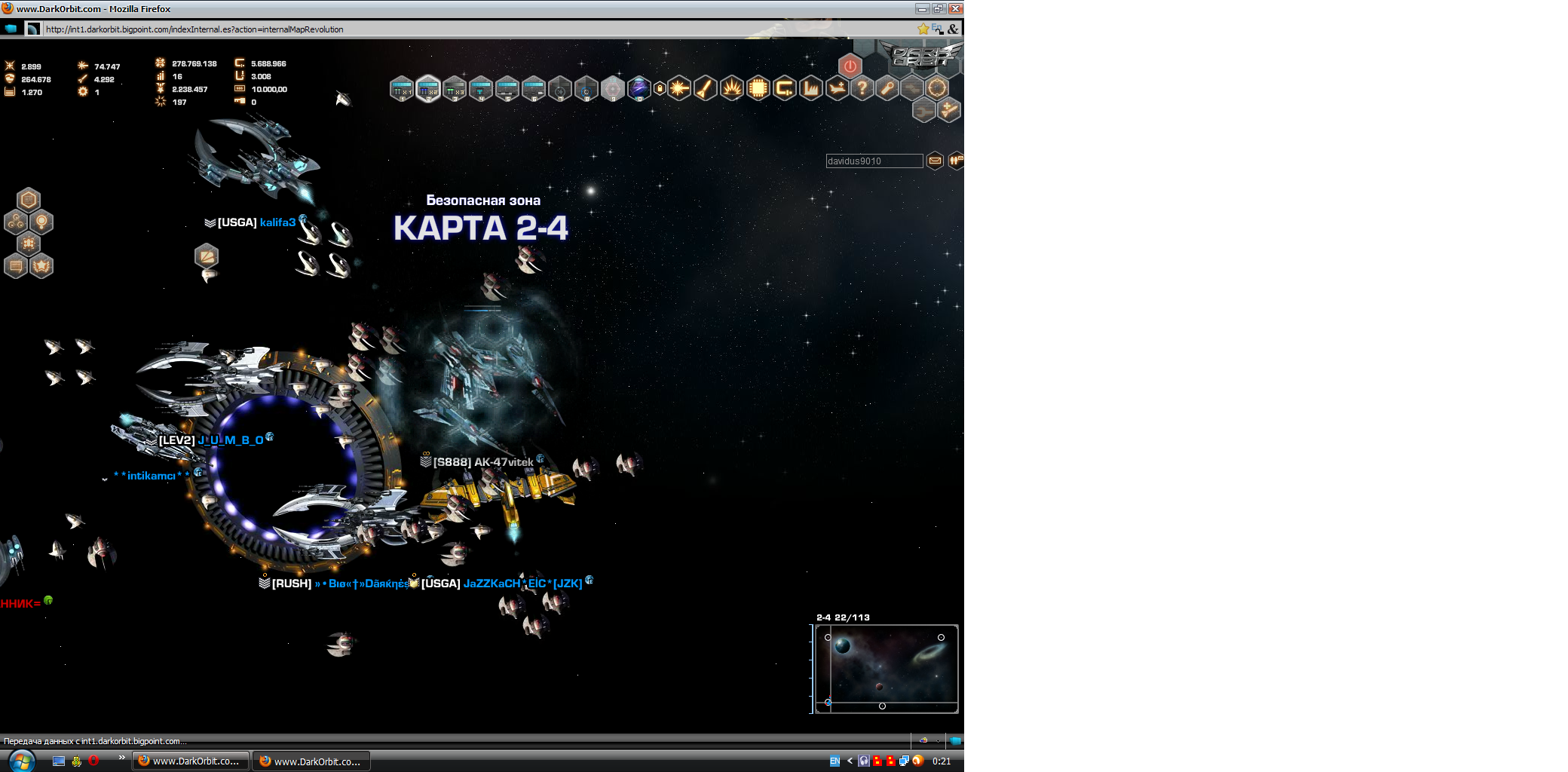Focus the davidus9010 name input field
The image size is (1568, 772).
pos(874,161)
